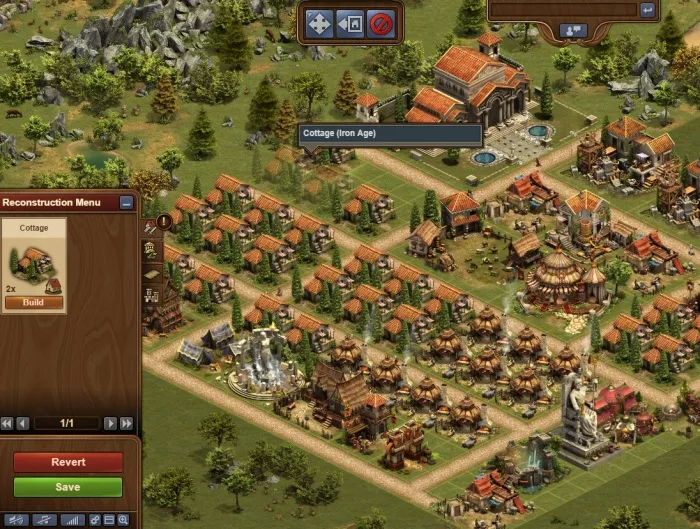The width and height of the screenshot is (700, 529).
Task: Choose the store building tool
Action: 350,23
